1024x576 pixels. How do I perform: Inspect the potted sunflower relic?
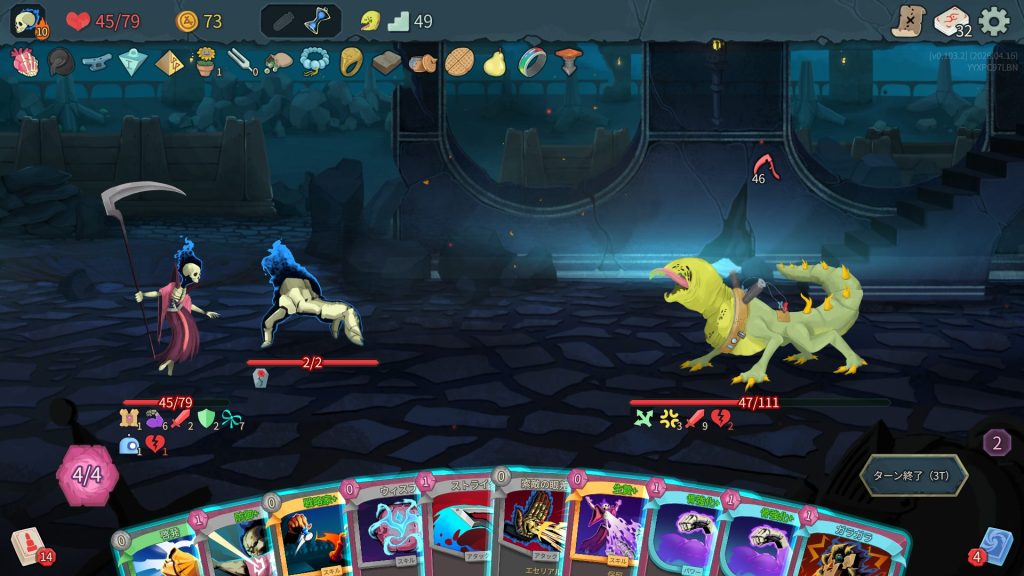coord(206,62)
